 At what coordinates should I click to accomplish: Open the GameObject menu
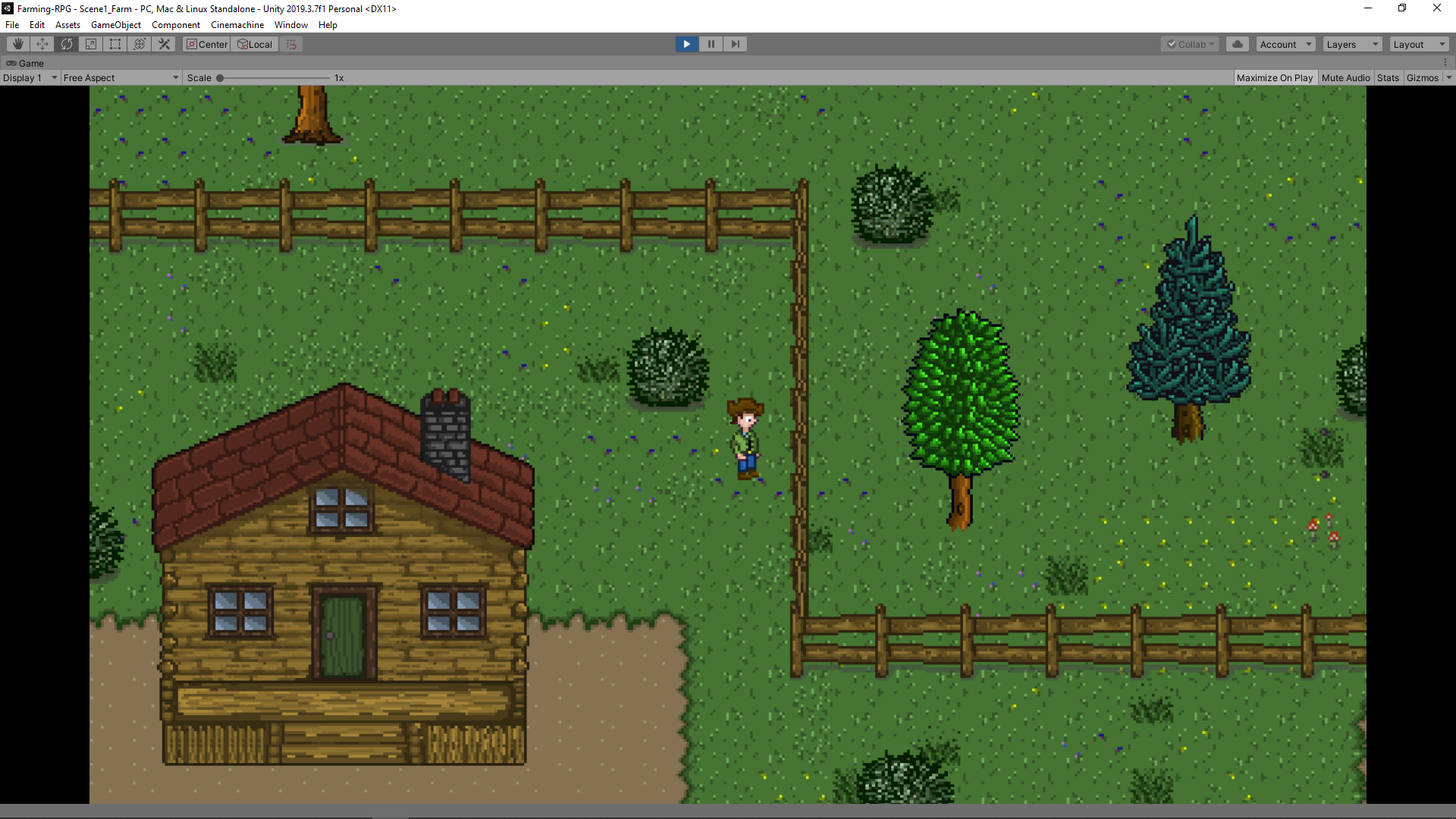[x=115, y=25]
